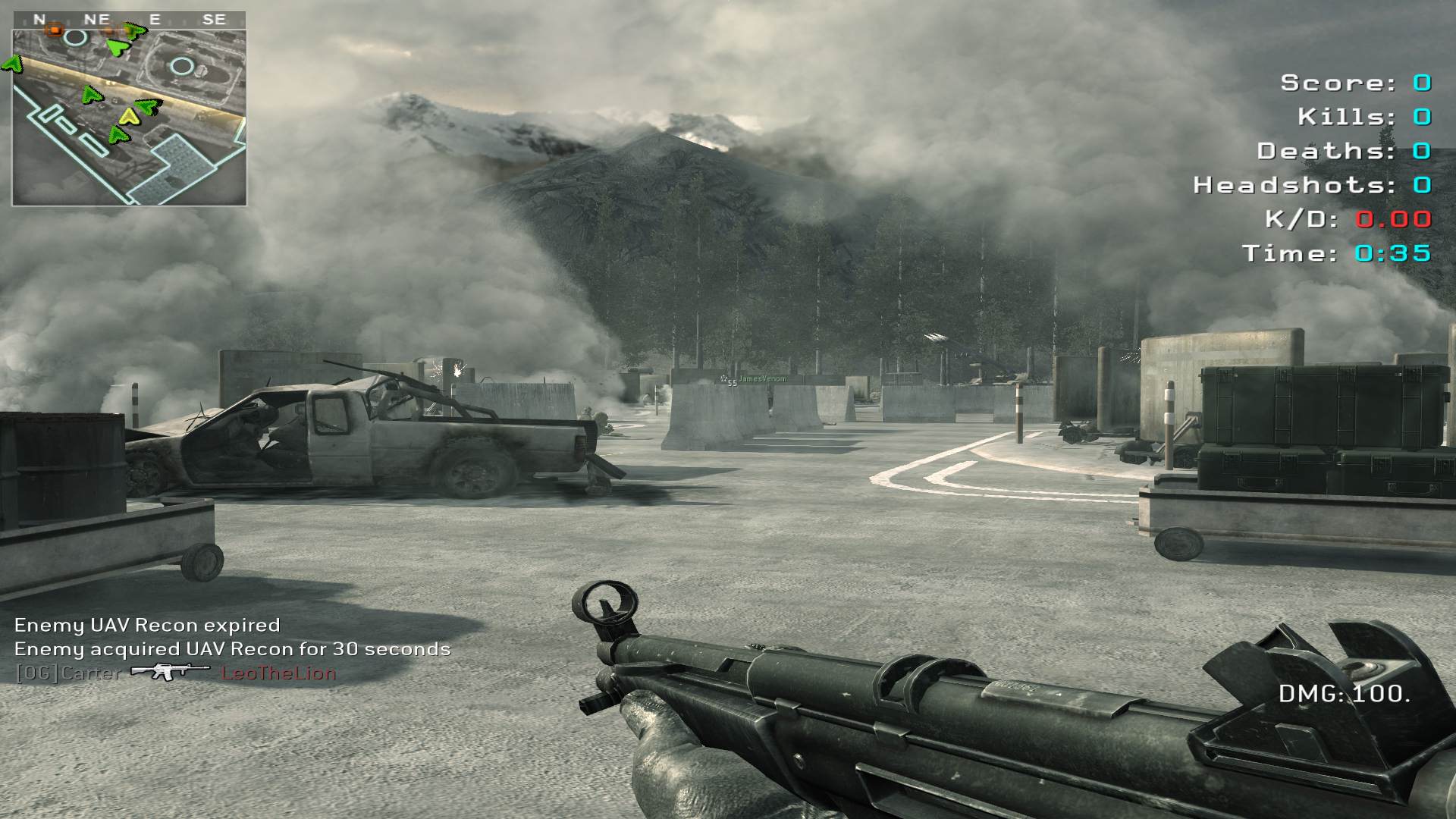Click the minimap in the corner
The height and width of the screenshot is (819, 1456).
(x=129, y=118)
